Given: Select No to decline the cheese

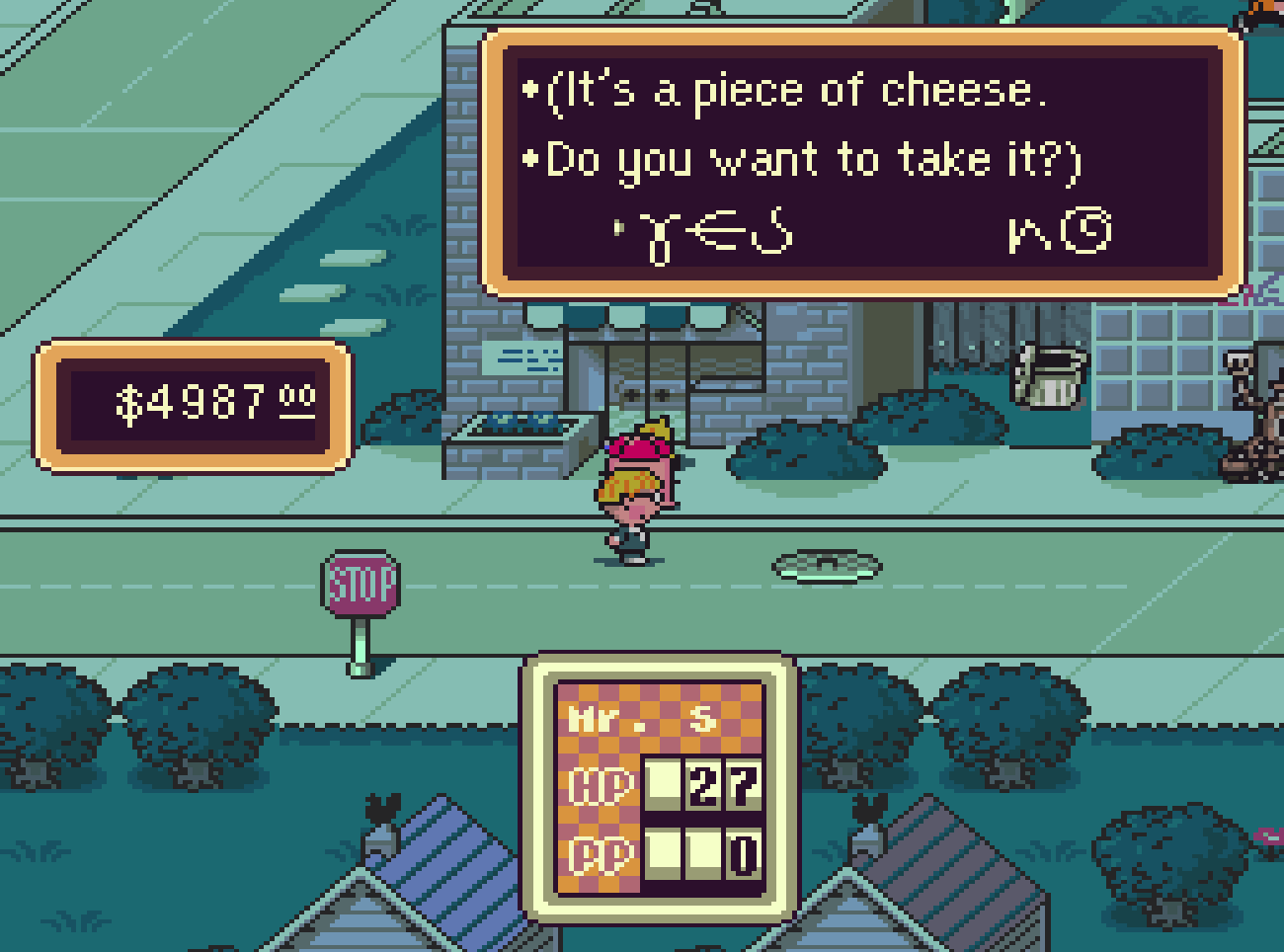Looking at the screenshot, I should [1059, 233].
